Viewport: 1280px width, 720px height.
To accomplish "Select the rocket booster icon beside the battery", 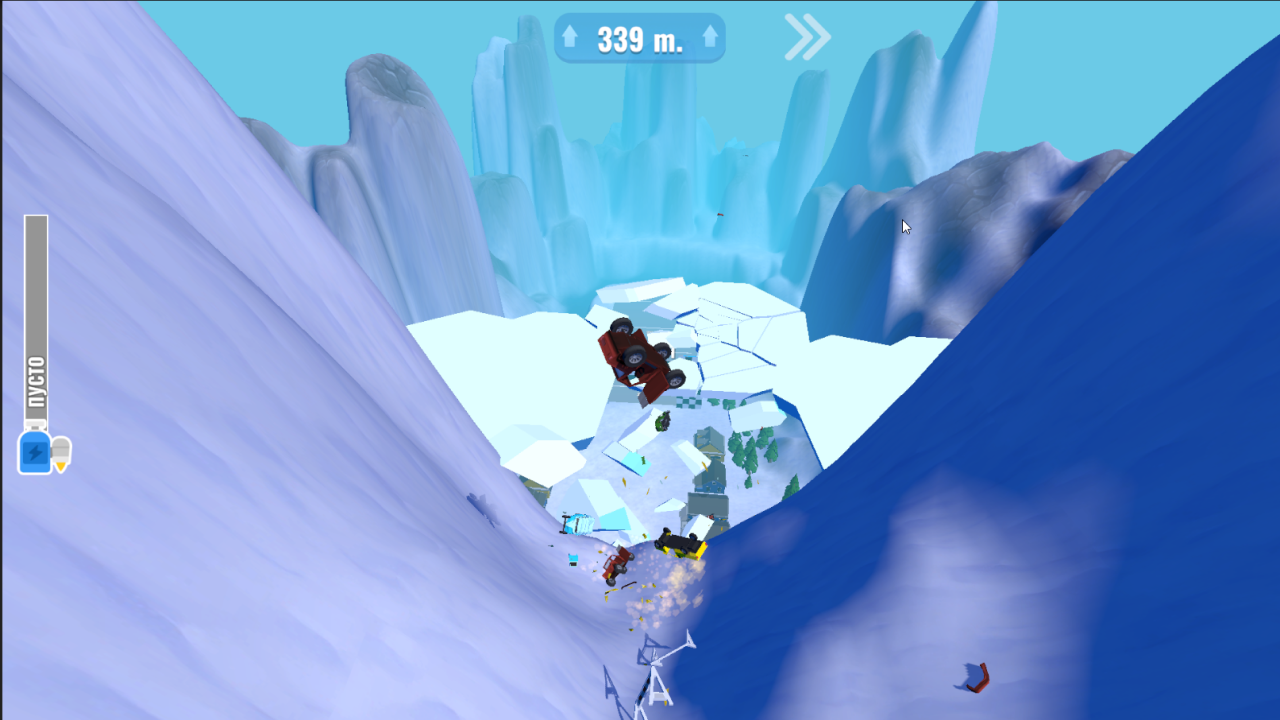I will [60, 452].
